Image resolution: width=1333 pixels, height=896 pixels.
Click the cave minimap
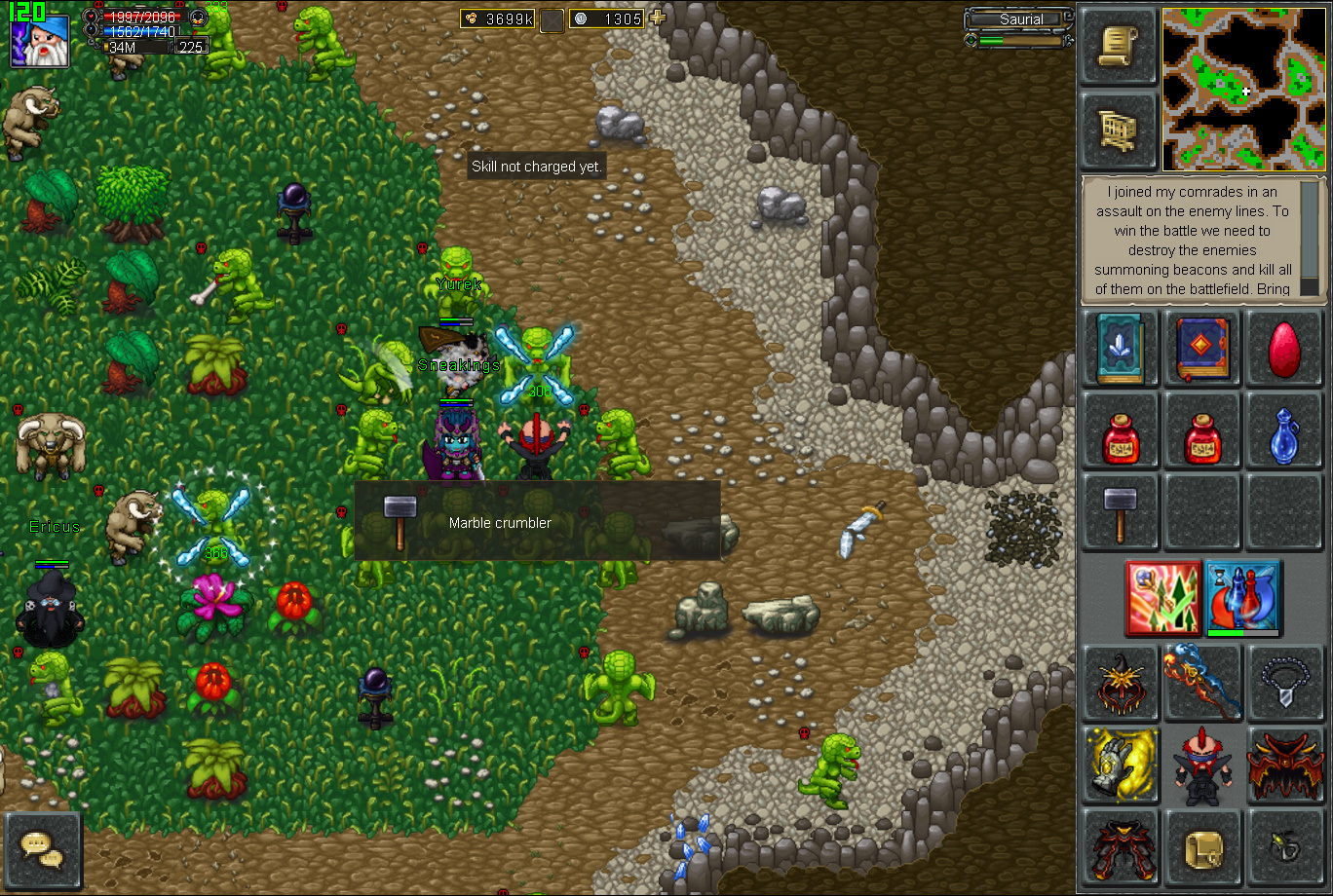1243,89
